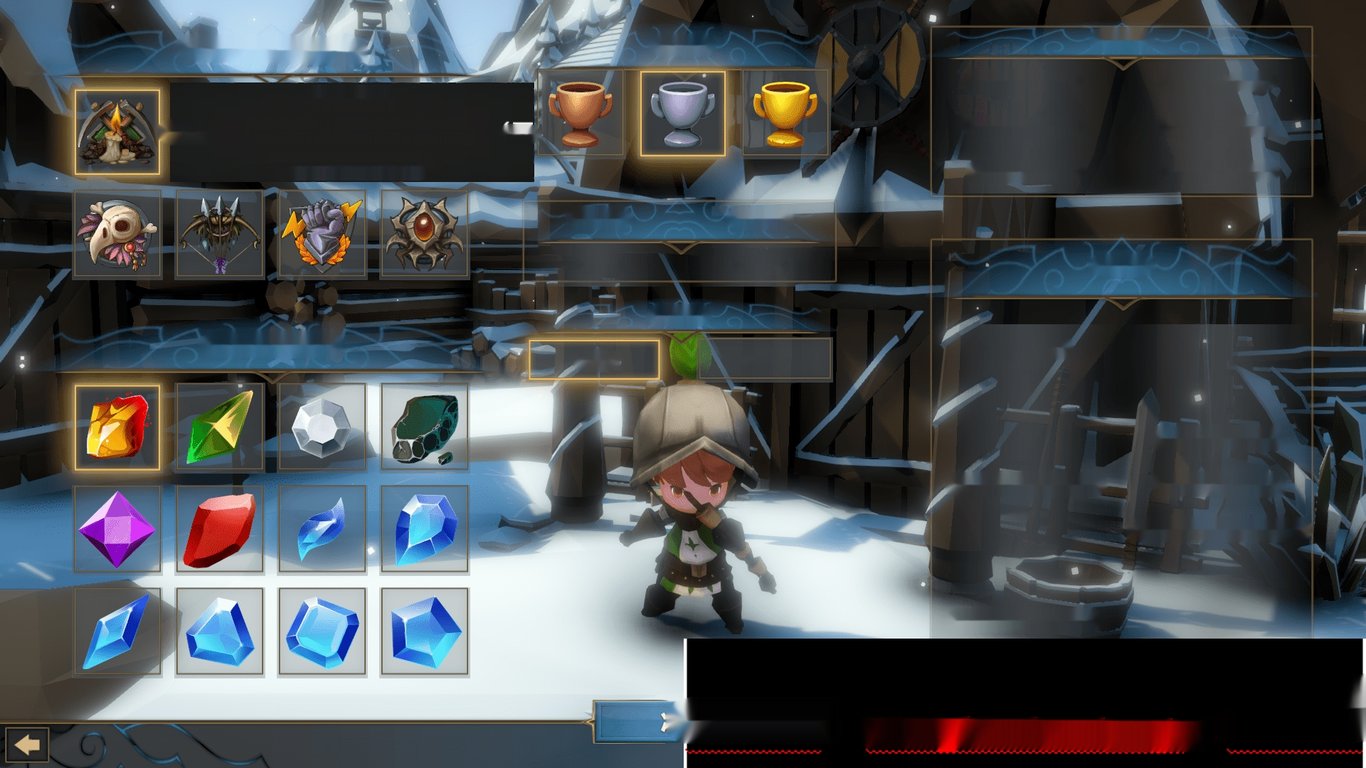The image size is (1366, 768).
Task: Select the spider amulet with red gem
Action: [x=425, y=235]
